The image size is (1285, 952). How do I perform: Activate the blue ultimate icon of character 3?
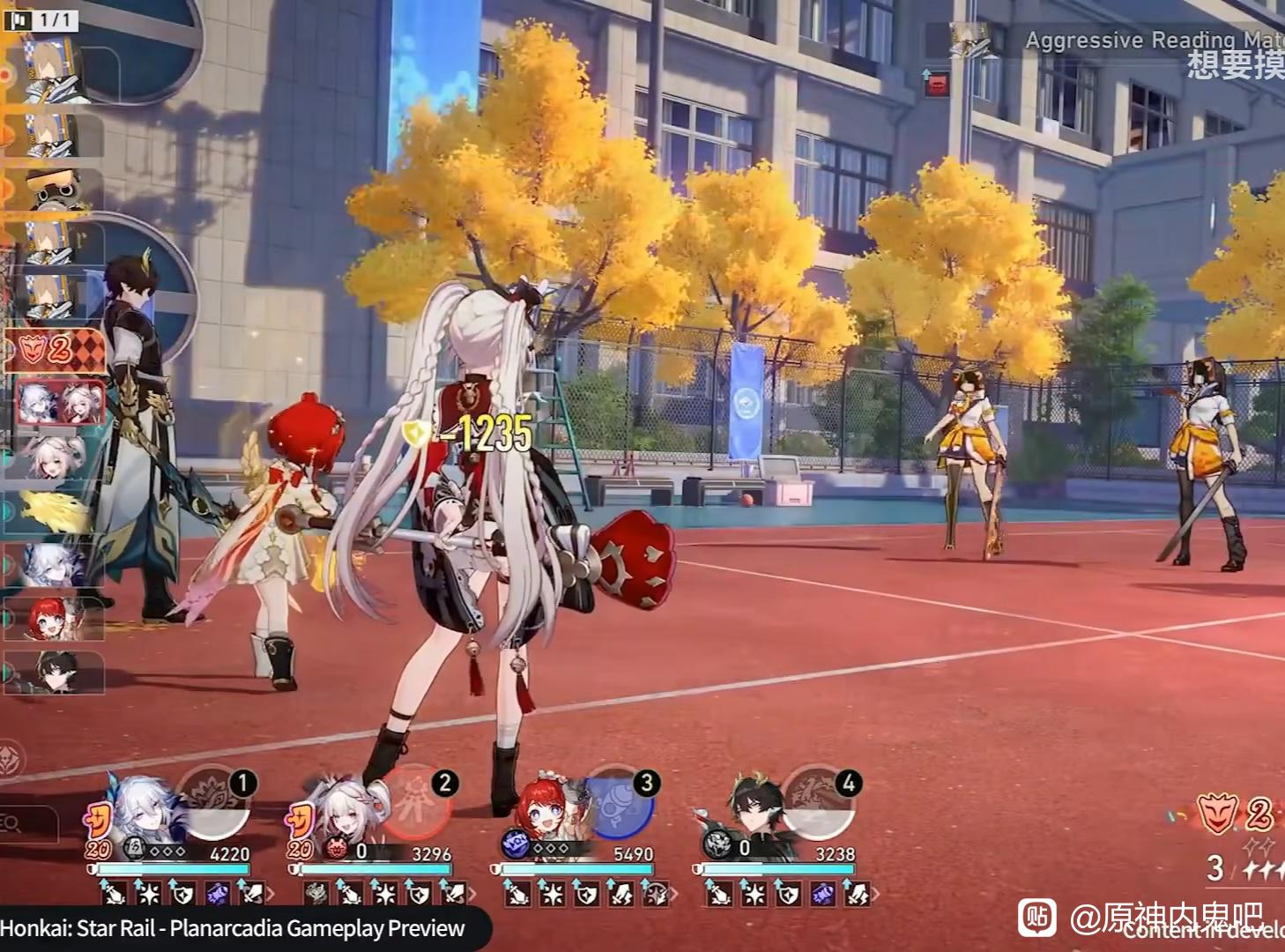coord(620,806)
